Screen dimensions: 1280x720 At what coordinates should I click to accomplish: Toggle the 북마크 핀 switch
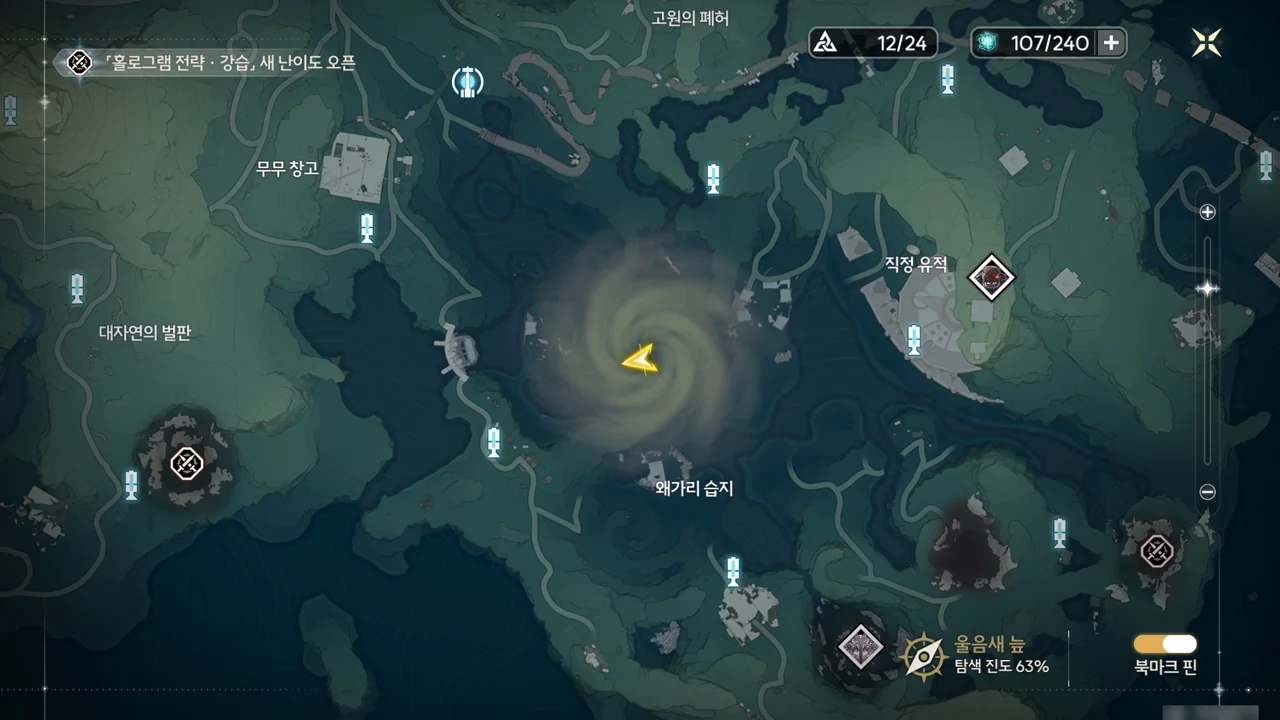click(x=1165, y=644)
